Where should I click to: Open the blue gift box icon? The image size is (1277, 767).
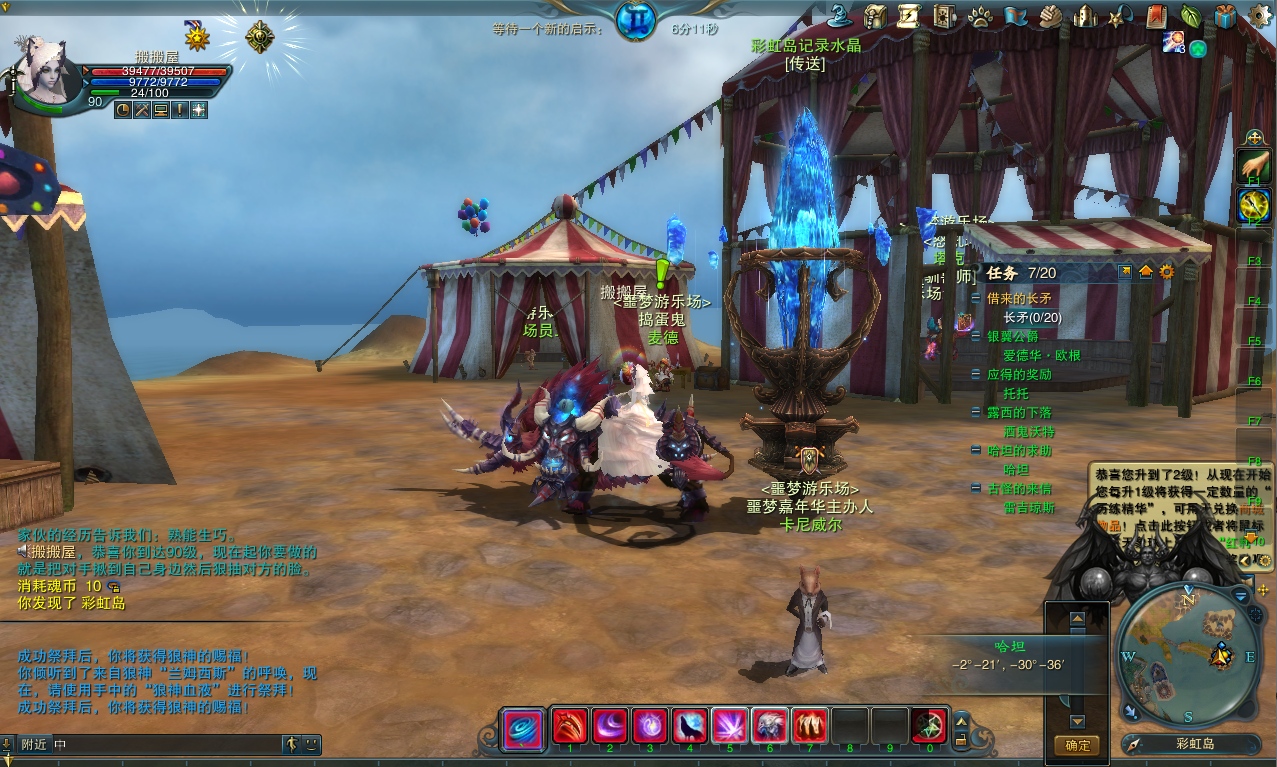(1225, 16)
